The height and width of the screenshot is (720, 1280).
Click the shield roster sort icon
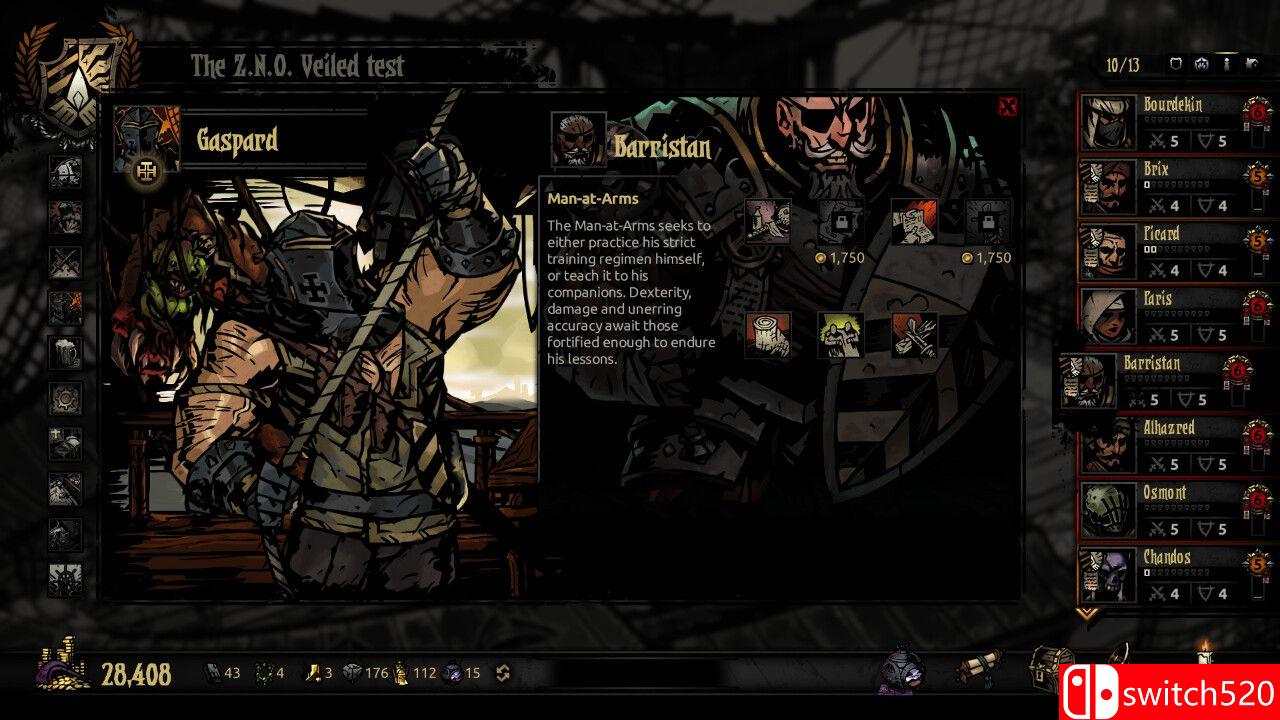(1176, 65)
